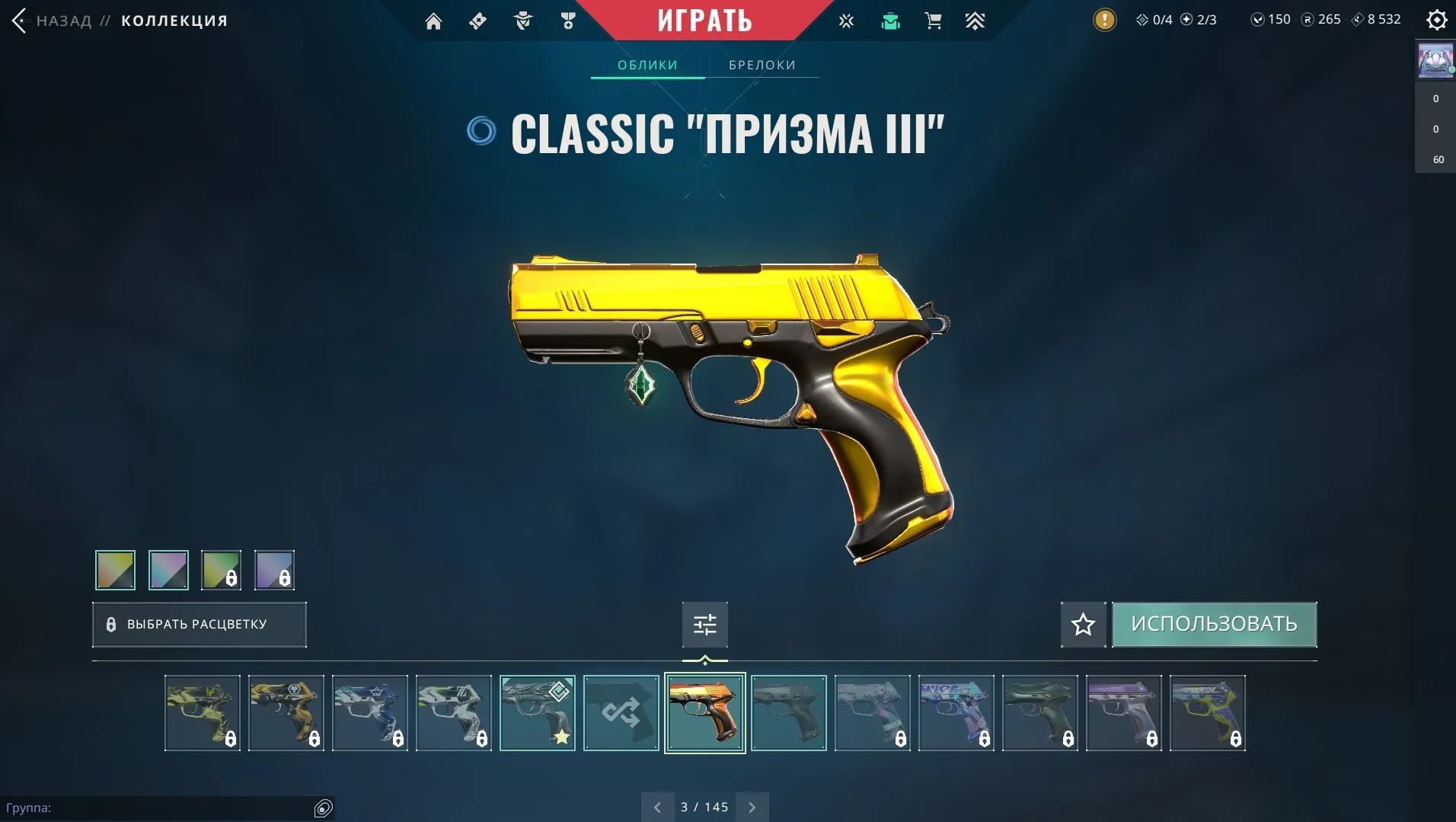The height and width of the screenshot is (822, 1456).
Task: Select the starred Classic skin thumbnail
Action: (537, 713)
